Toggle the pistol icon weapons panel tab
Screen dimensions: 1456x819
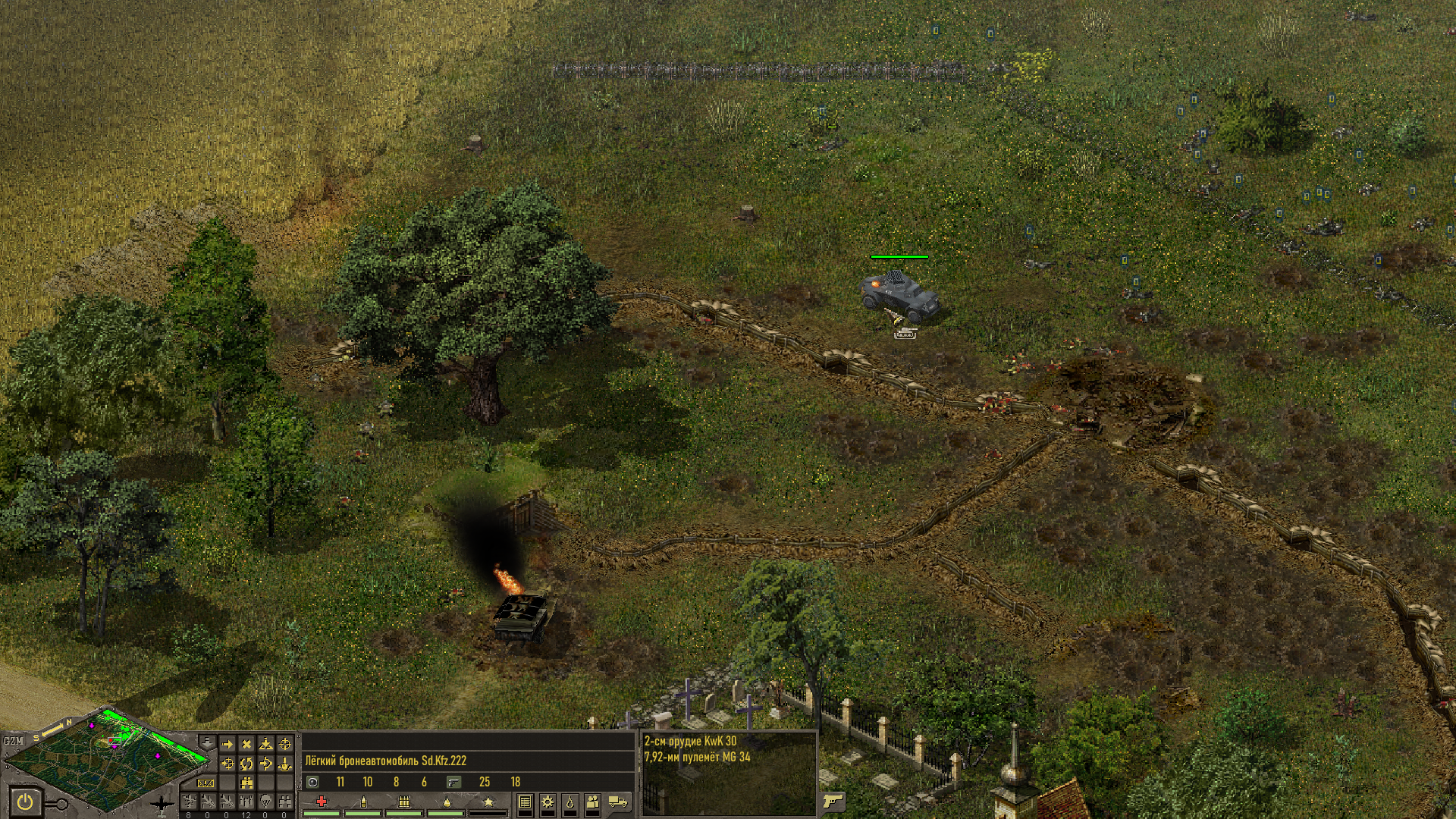pos(833,802)
